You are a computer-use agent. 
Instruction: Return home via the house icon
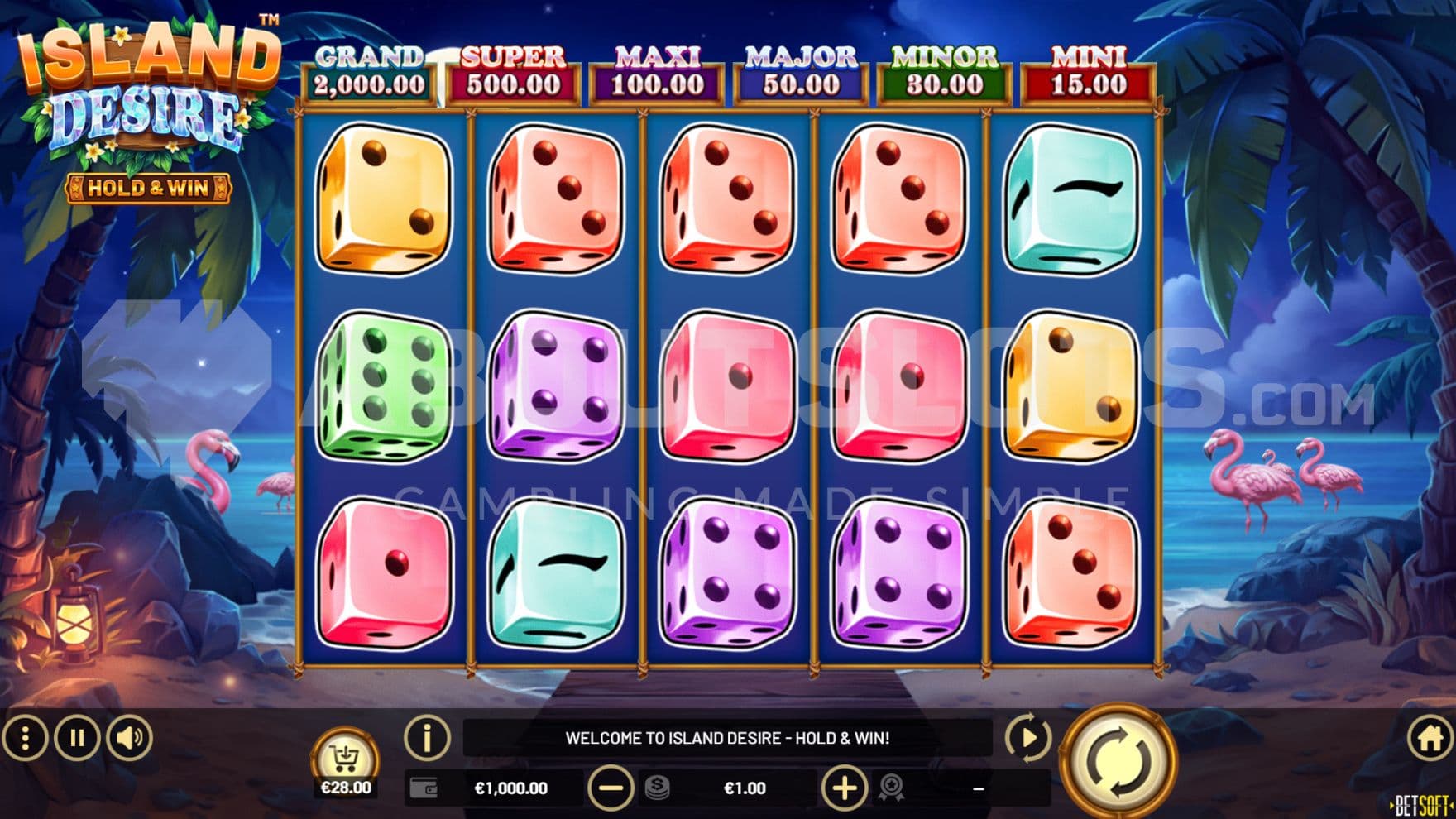tap(1430, 737)
